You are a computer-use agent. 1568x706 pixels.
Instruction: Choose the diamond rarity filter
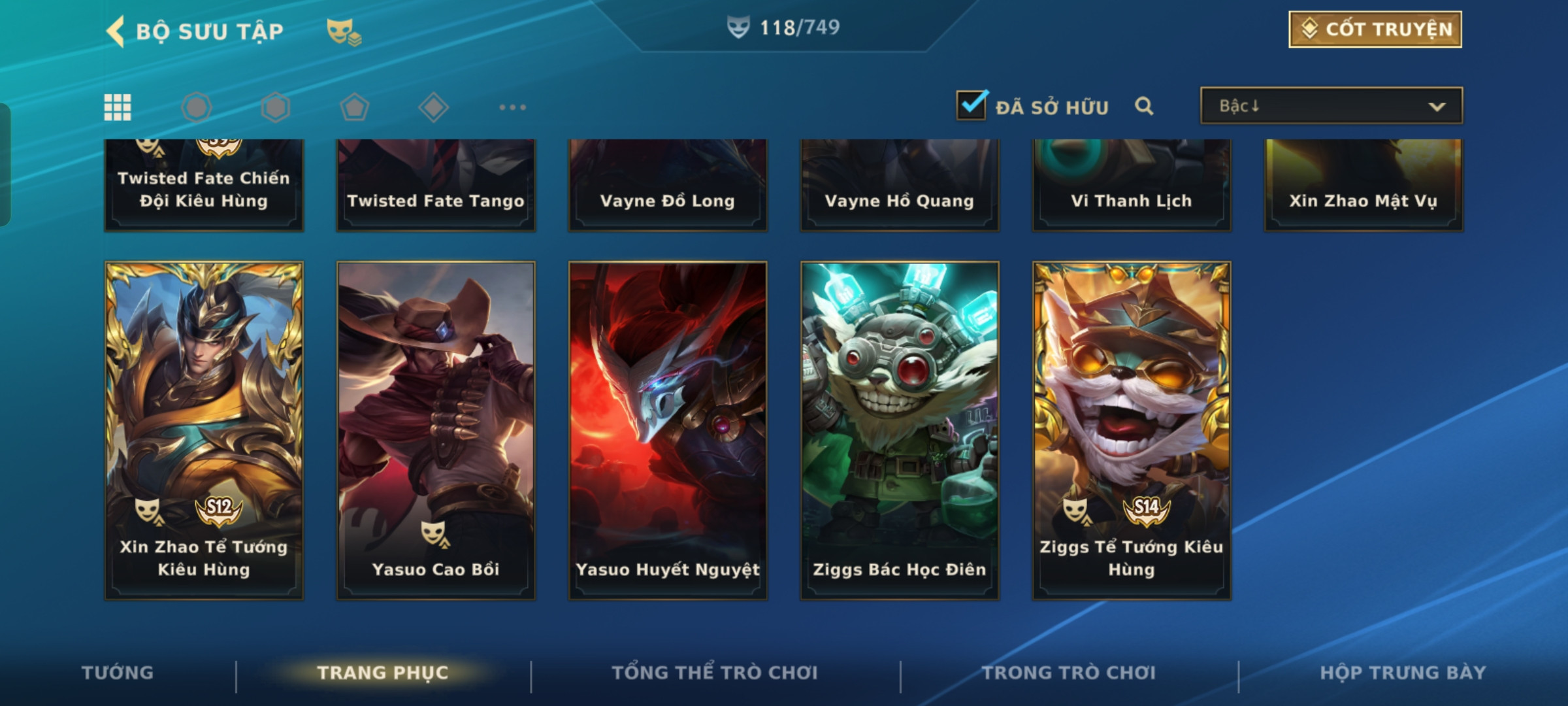click(x=433, y=107)
